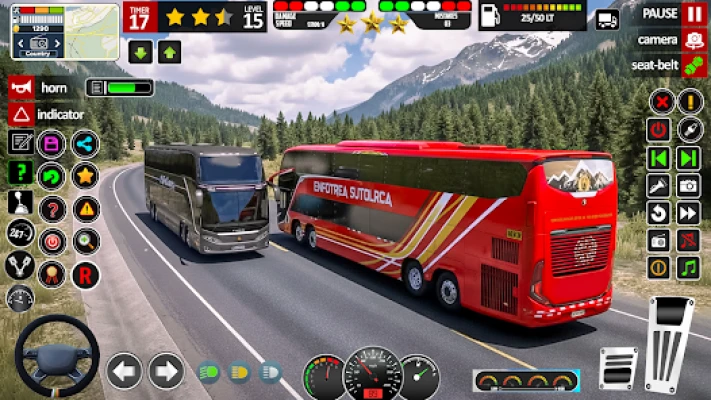Click the fast-forward icon
This screenshot has width=711, height=400.
click(x=688, y=212)
